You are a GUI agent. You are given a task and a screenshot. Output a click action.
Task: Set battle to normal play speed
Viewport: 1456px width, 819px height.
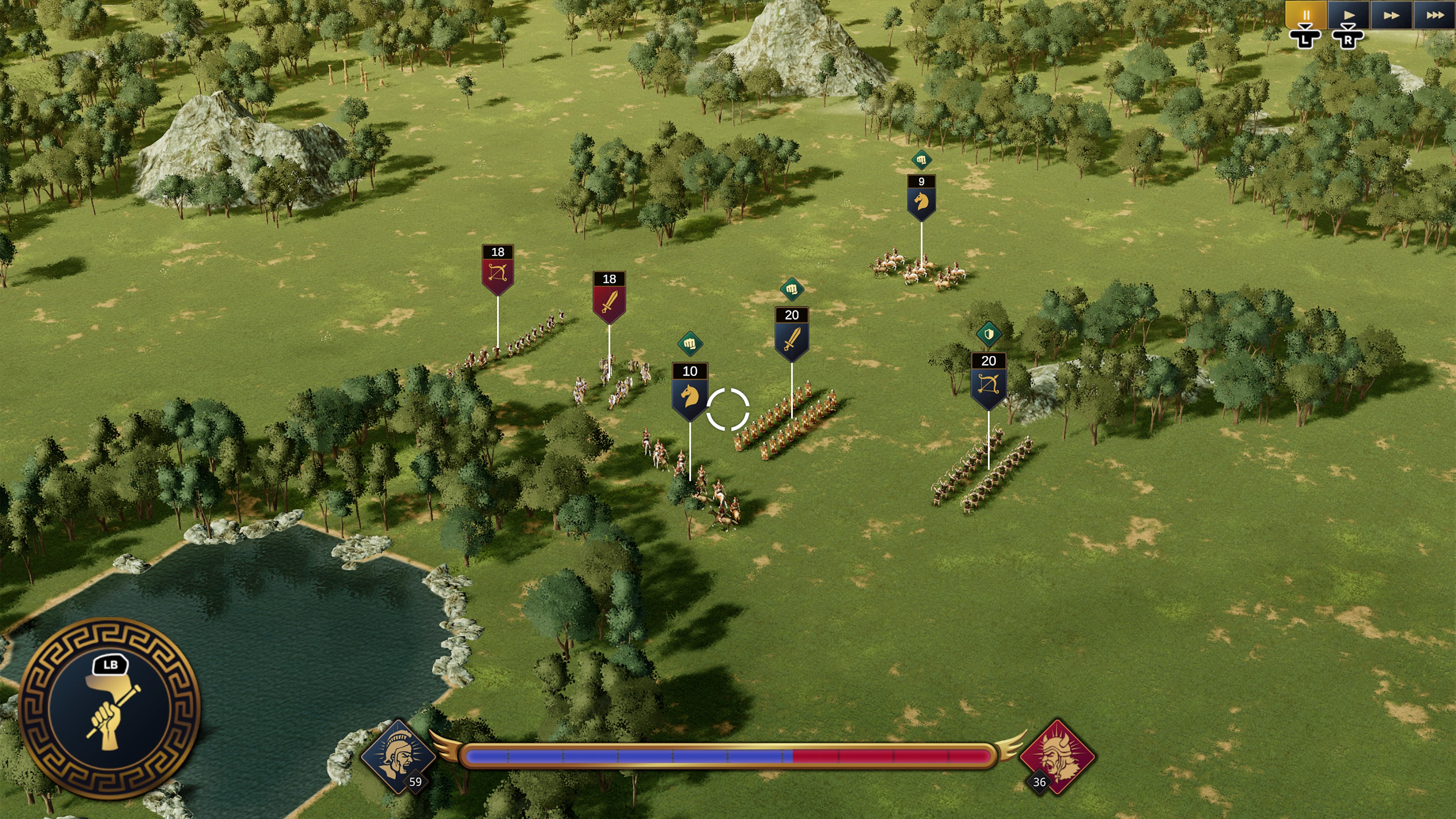coord(1349,15)
